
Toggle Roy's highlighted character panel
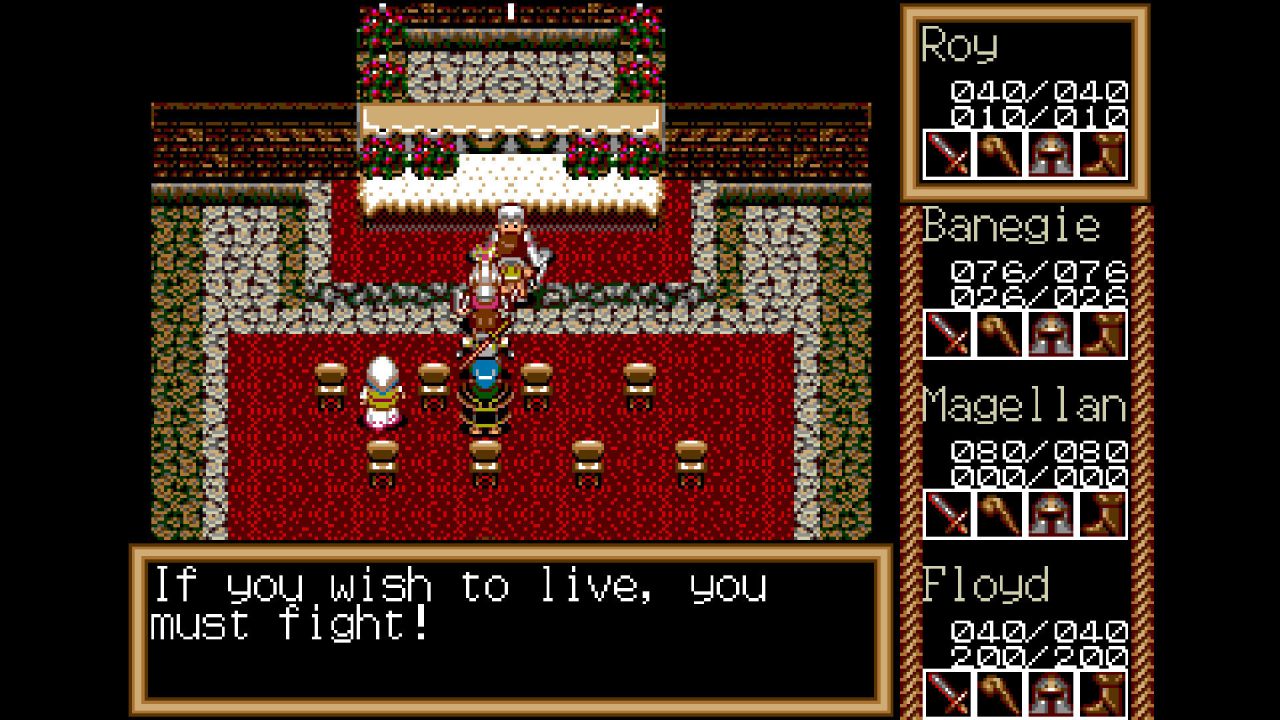coord(1025,100)
